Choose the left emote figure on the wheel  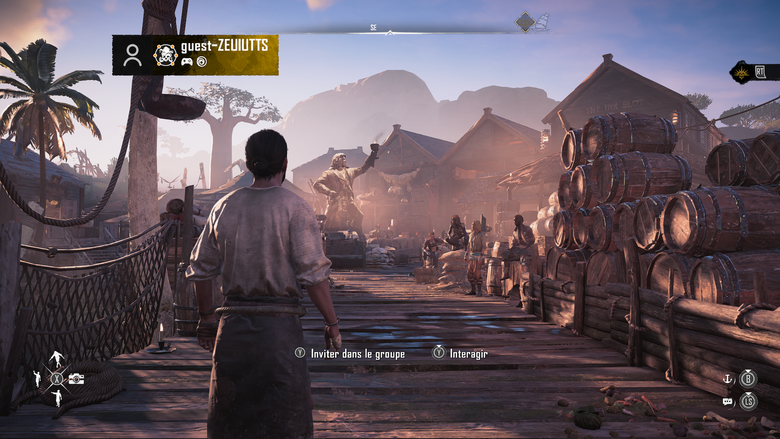[37, 378]
